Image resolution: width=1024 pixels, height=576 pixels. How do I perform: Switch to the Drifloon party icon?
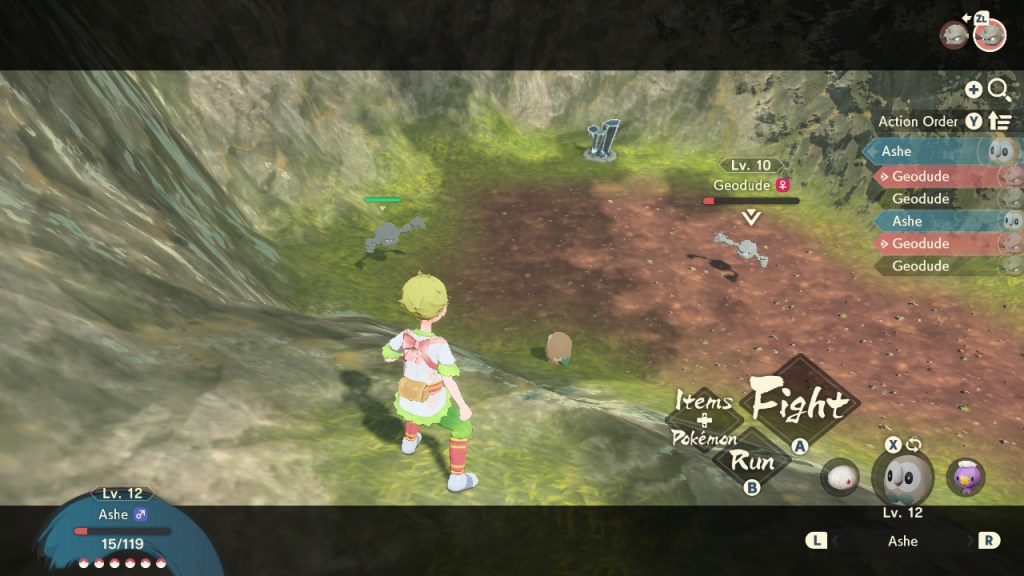965,477
